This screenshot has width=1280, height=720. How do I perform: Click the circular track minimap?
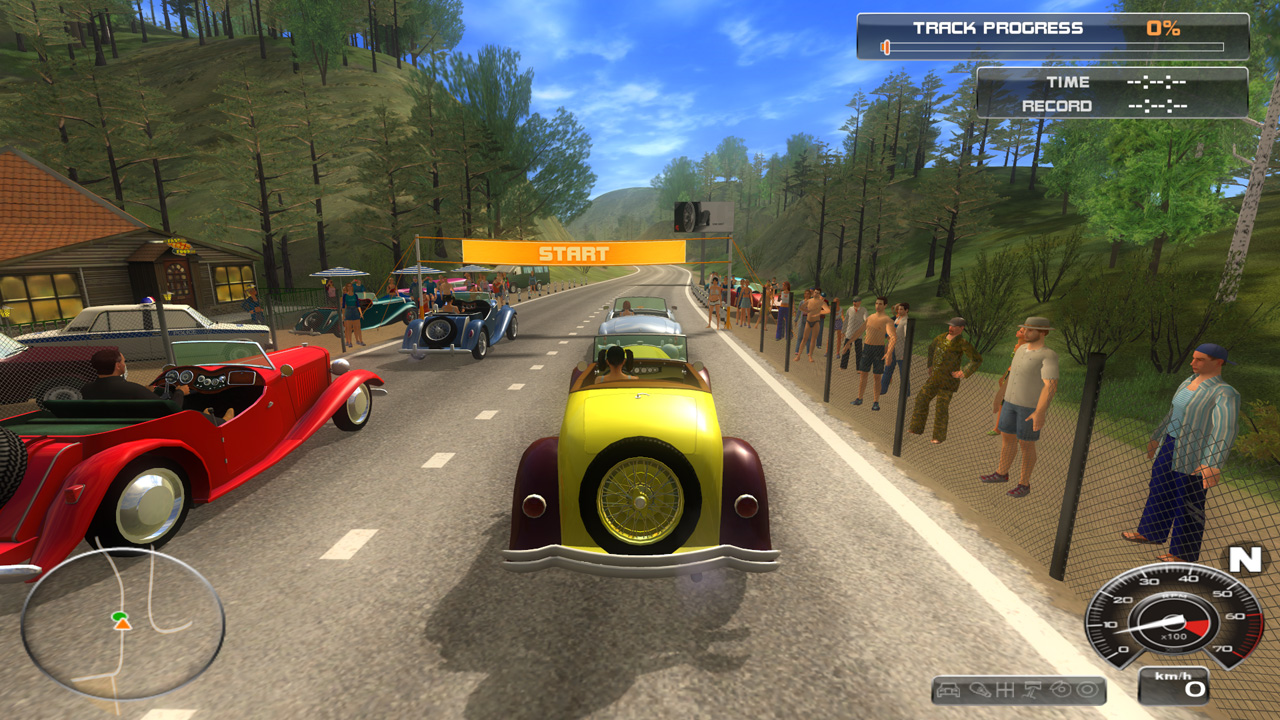[x=122, y=623]
